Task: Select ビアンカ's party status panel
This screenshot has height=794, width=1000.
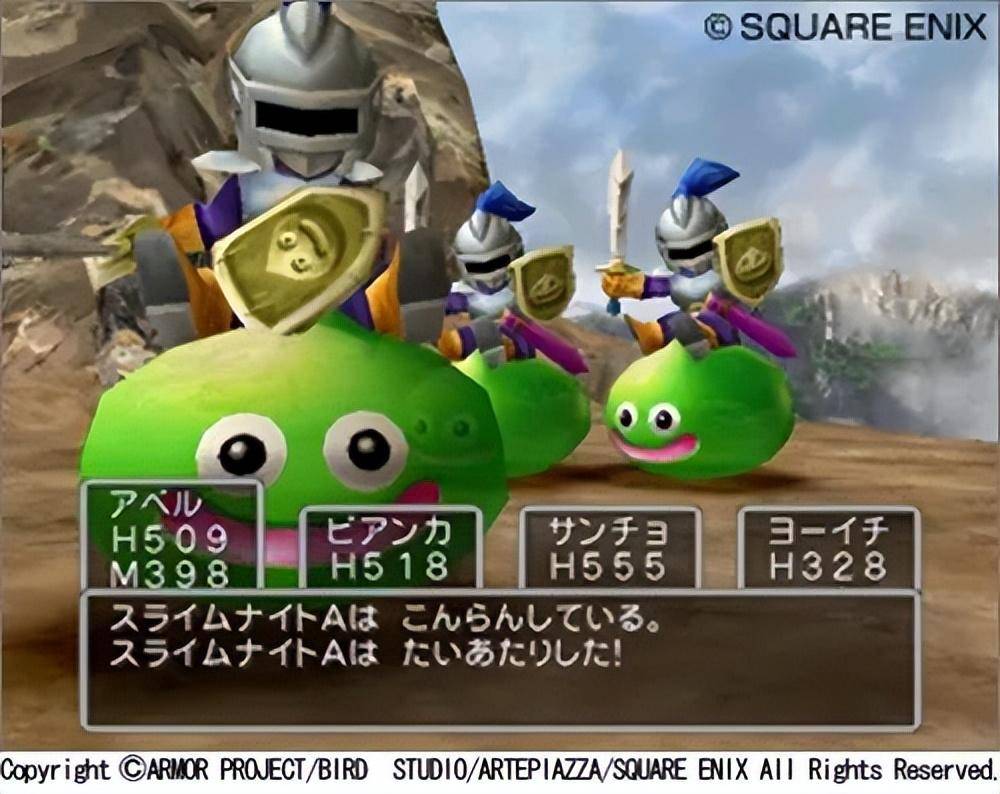Action: [x=391, y=548]
